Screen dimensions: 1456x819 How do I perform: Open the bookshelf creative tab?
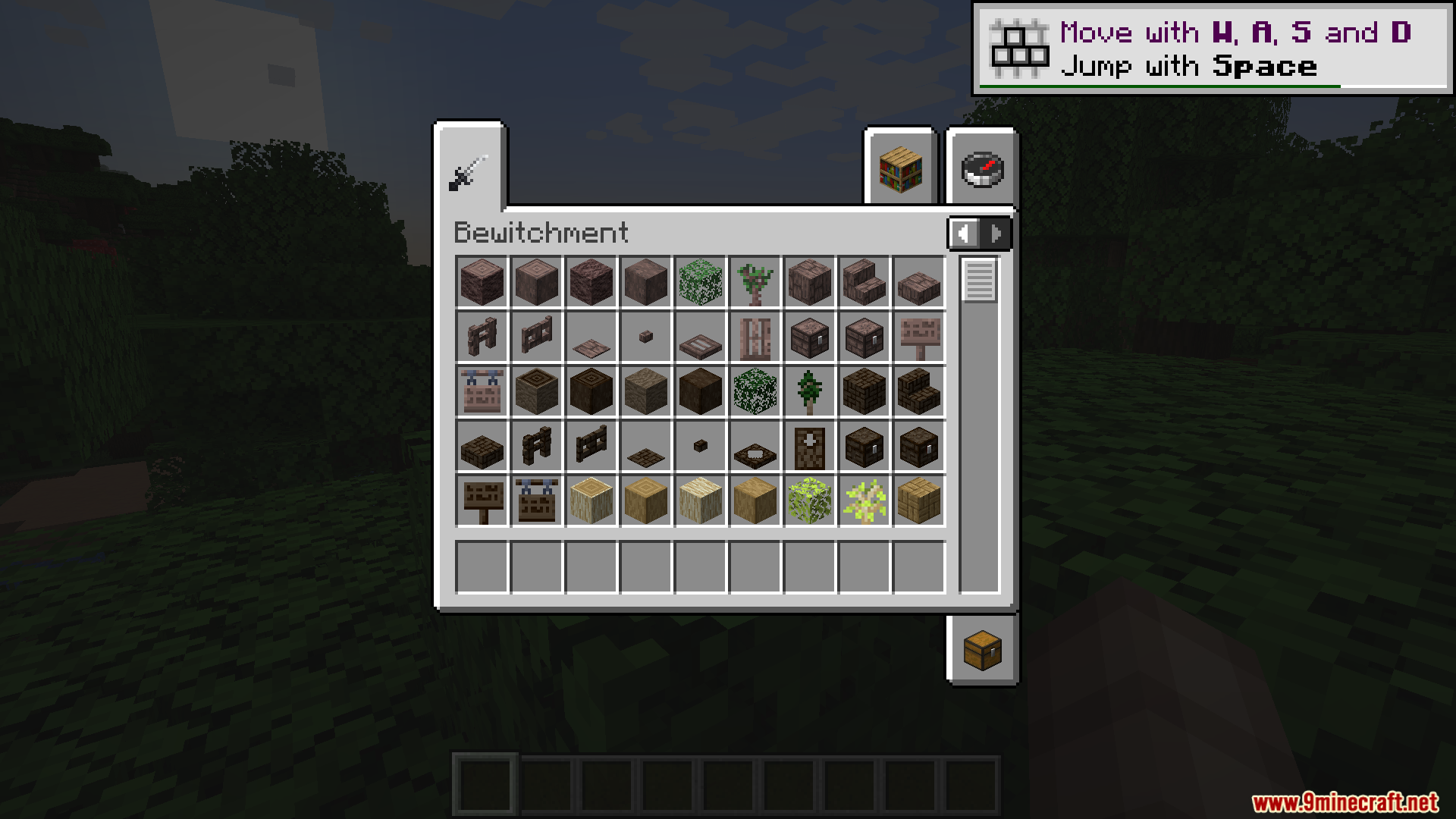click(x=900, y=170)
